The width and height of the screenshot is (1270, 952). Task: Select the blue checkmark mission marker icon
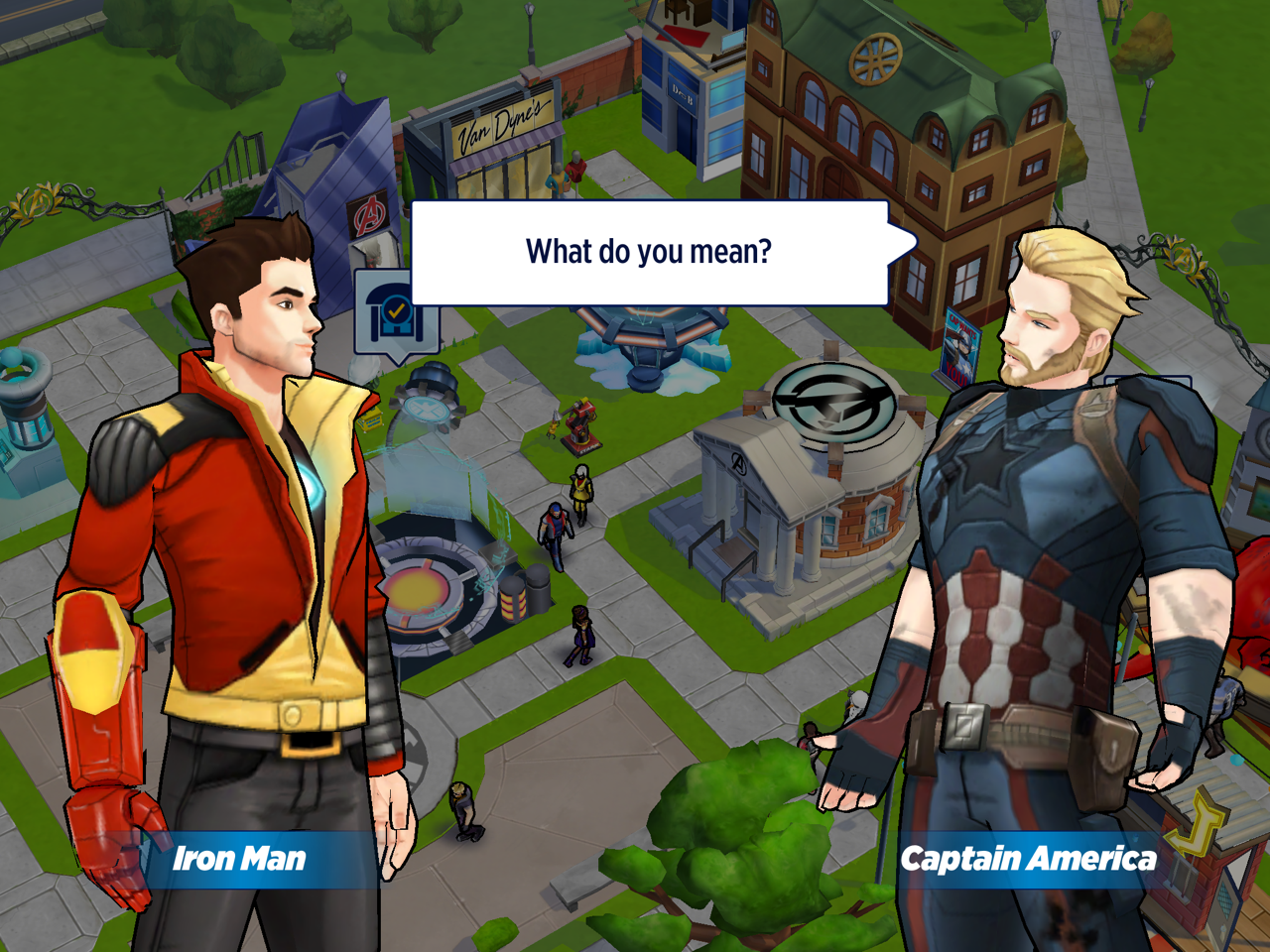[394, 315]
